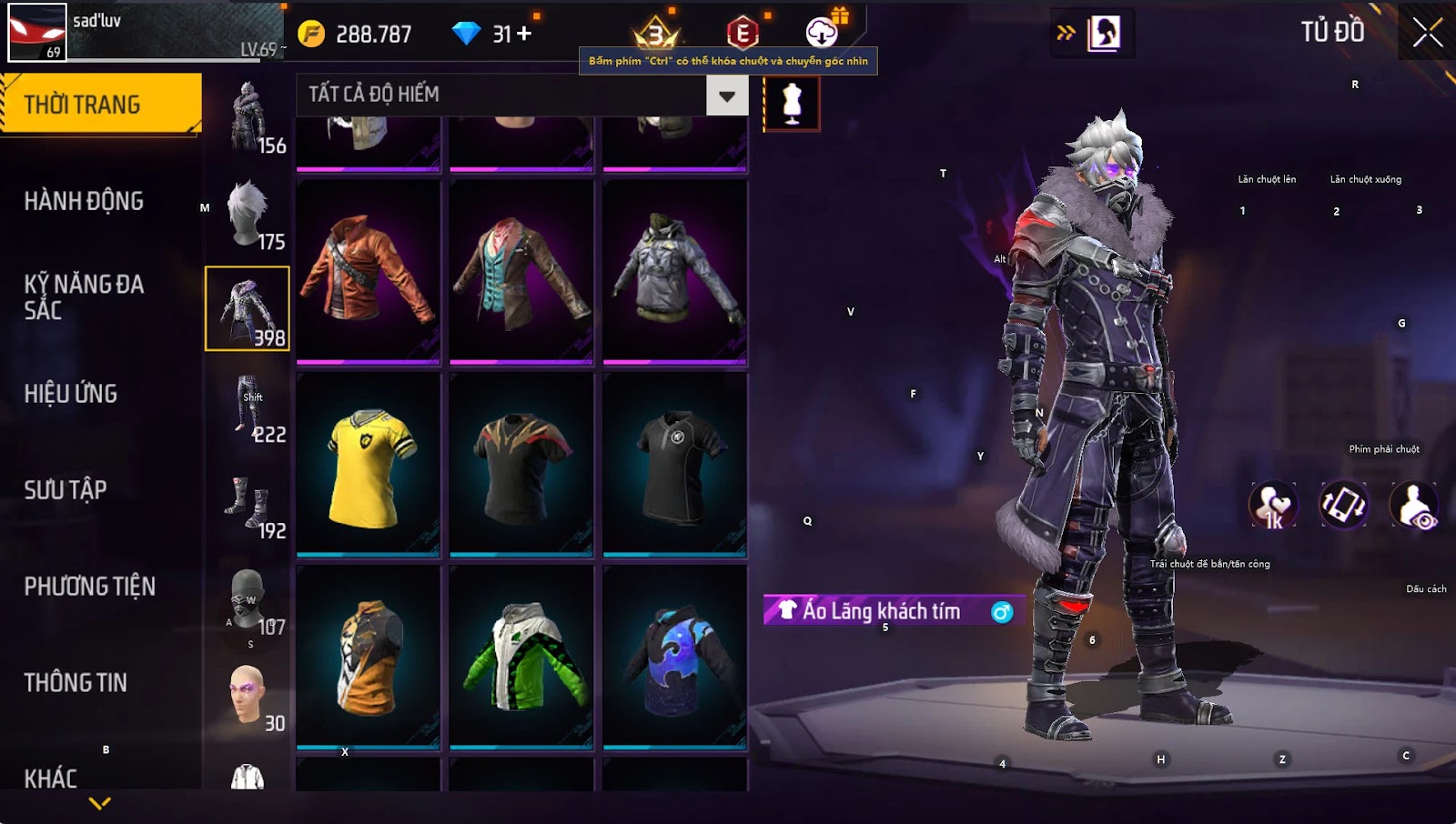Screen dimensions: 1456x824
Task: Add diamonds with the plus button
Action: (524, 34)
